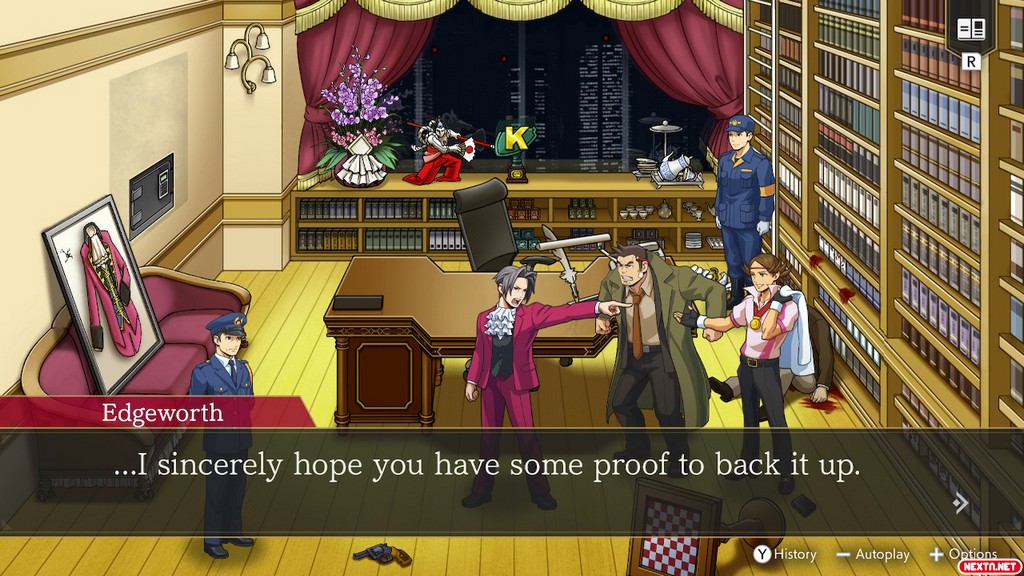Open the Options menu

(963, 554)
